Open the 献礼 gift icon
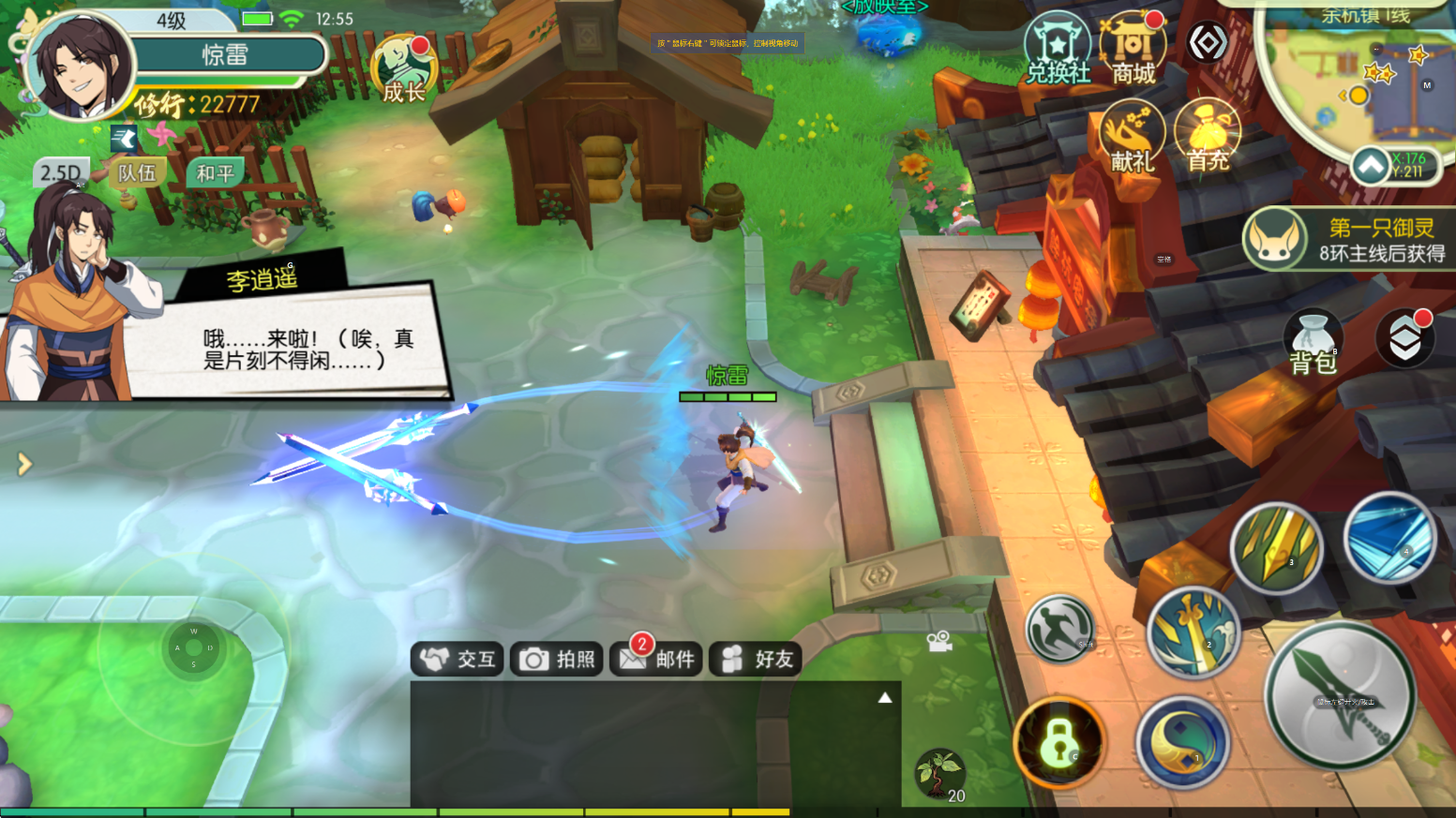1456x818 pixels. [x=1133, y=137]
